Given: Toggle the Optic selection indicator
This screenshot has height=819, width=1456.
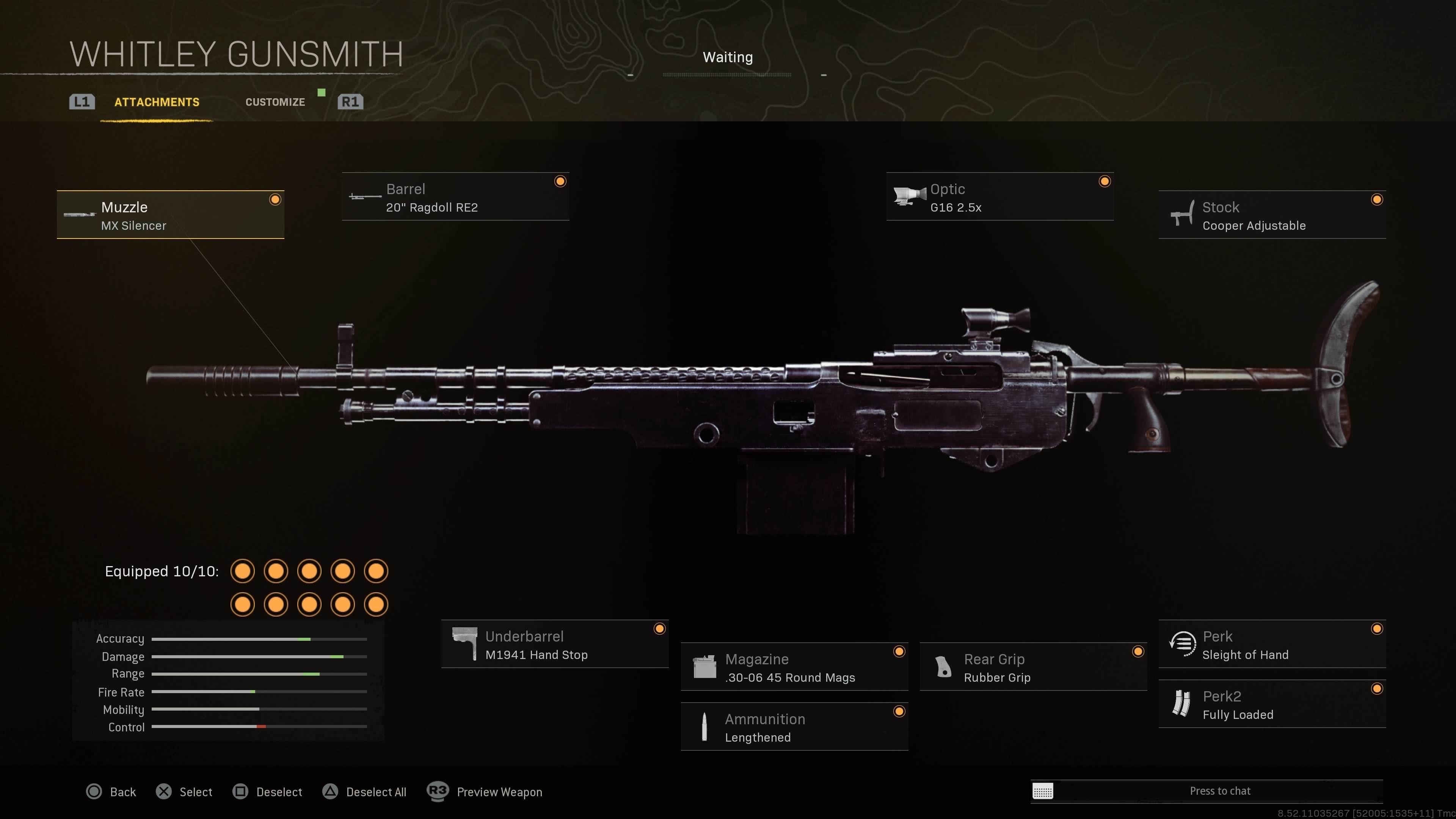Looking at the screenshot, I should tap(1105, 181).
